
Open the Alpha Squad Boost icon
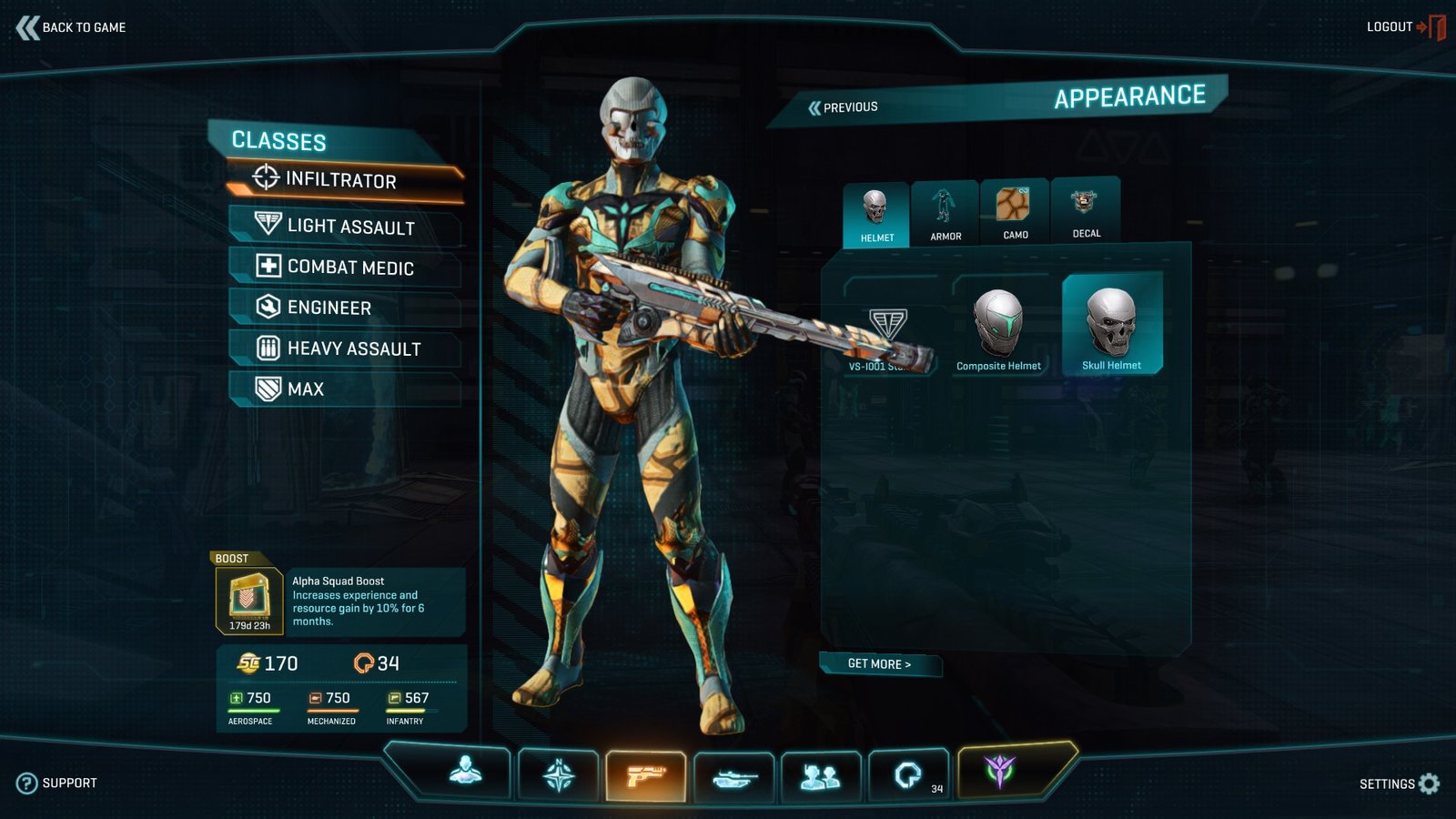[248, 600]
